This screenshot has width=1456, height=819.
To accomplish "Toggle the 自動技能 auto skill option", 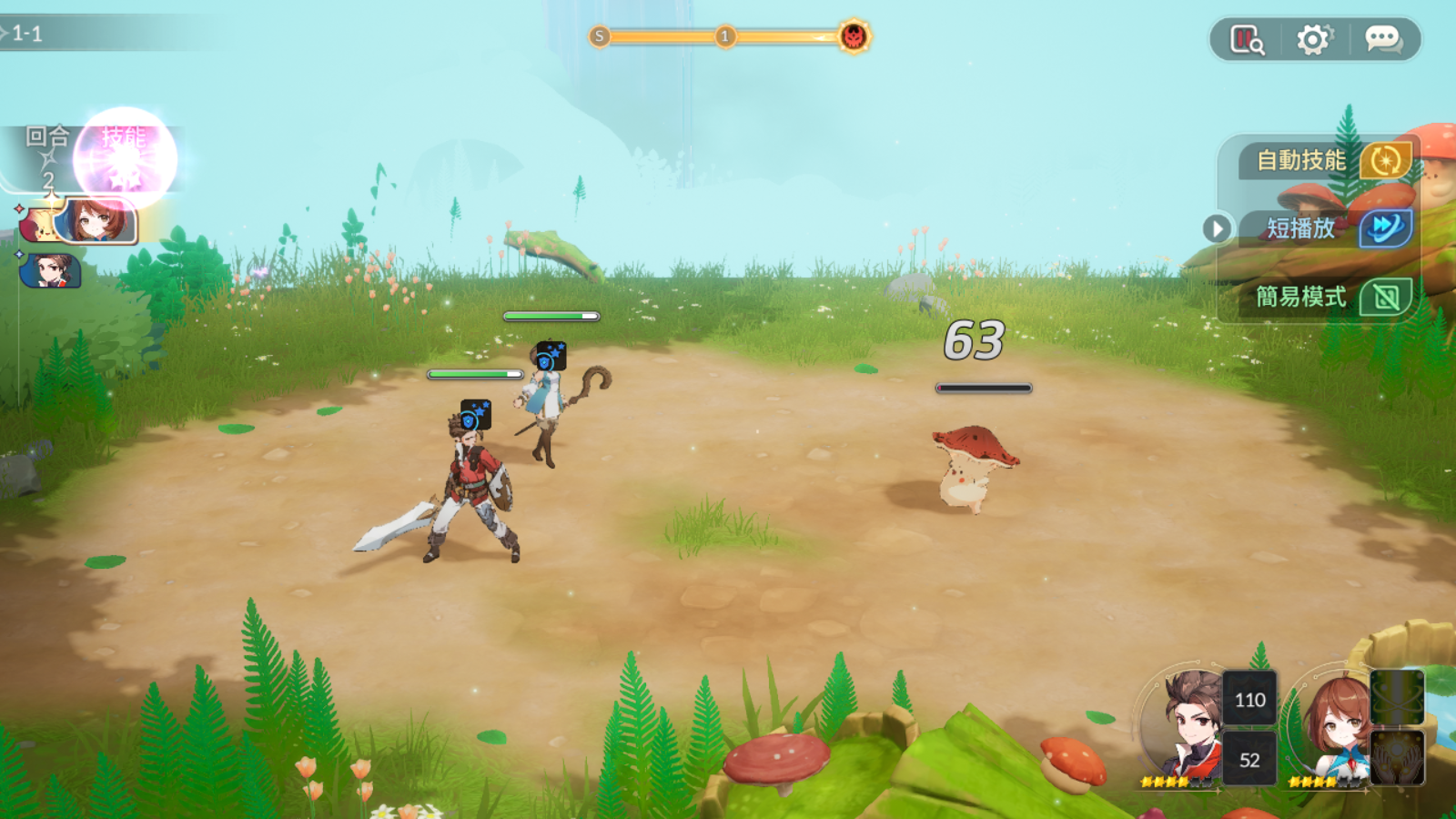I will click(1385, 161).
